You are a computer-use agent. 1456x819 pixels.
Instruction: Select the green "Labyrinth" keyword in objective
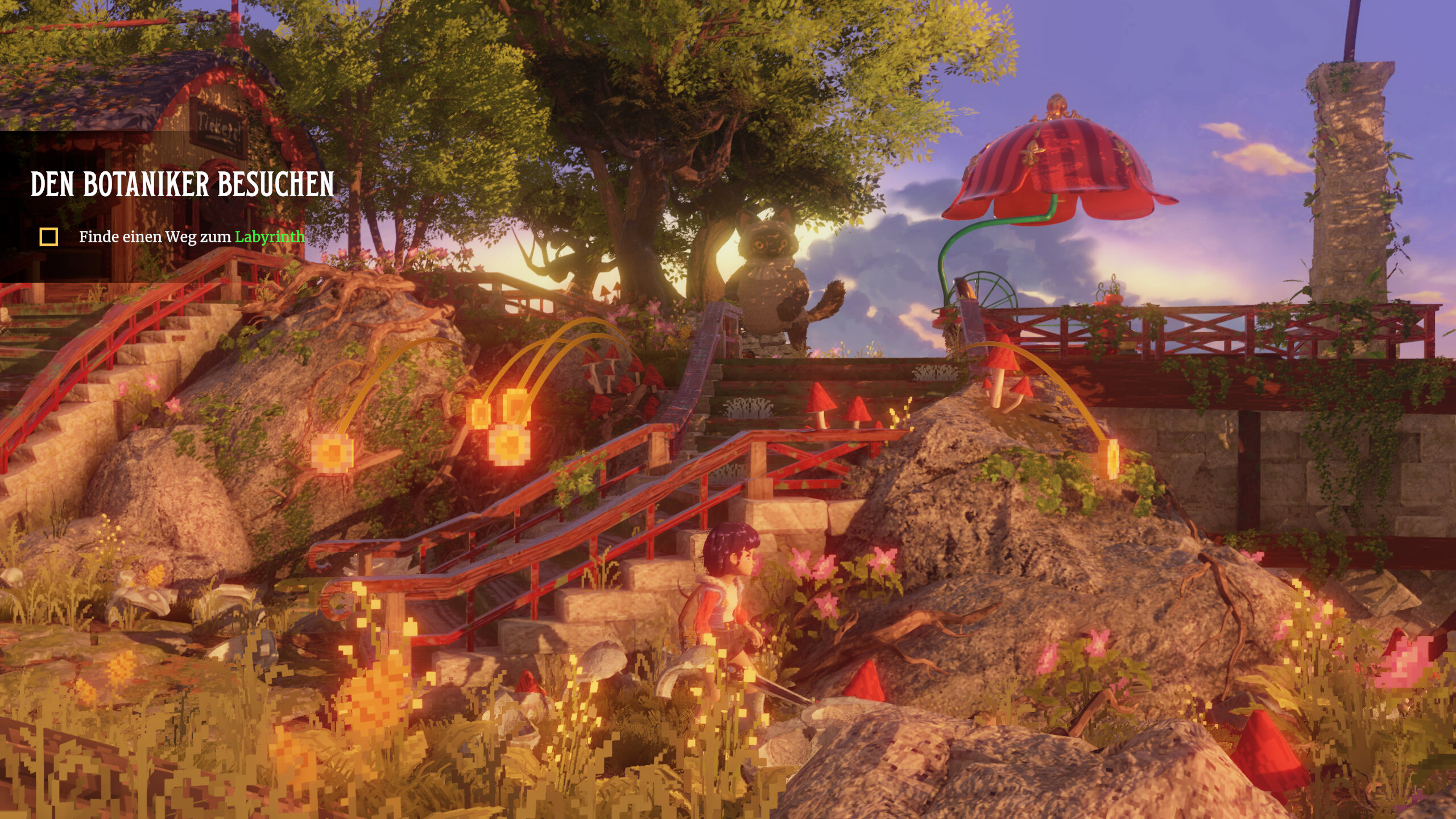click(270, 237)
